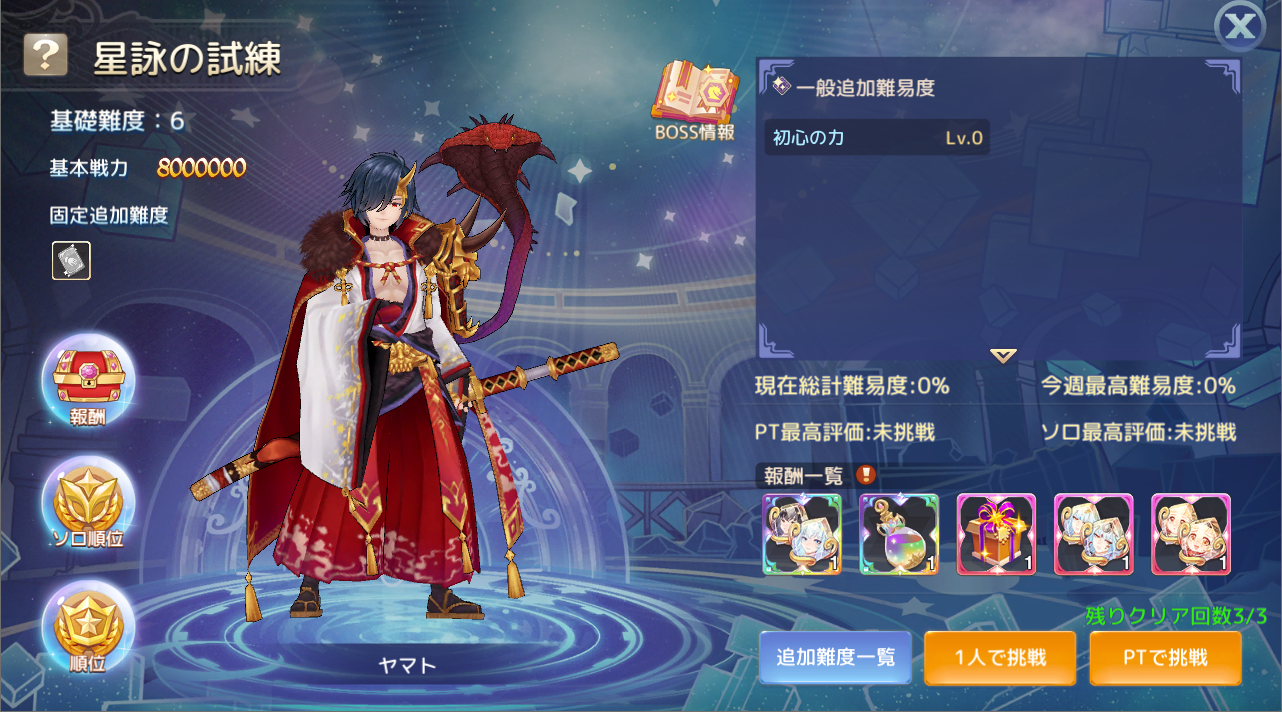Select the 初心の力 Lv.0 row
The image size is (1282, 712).
click(877, 138)
